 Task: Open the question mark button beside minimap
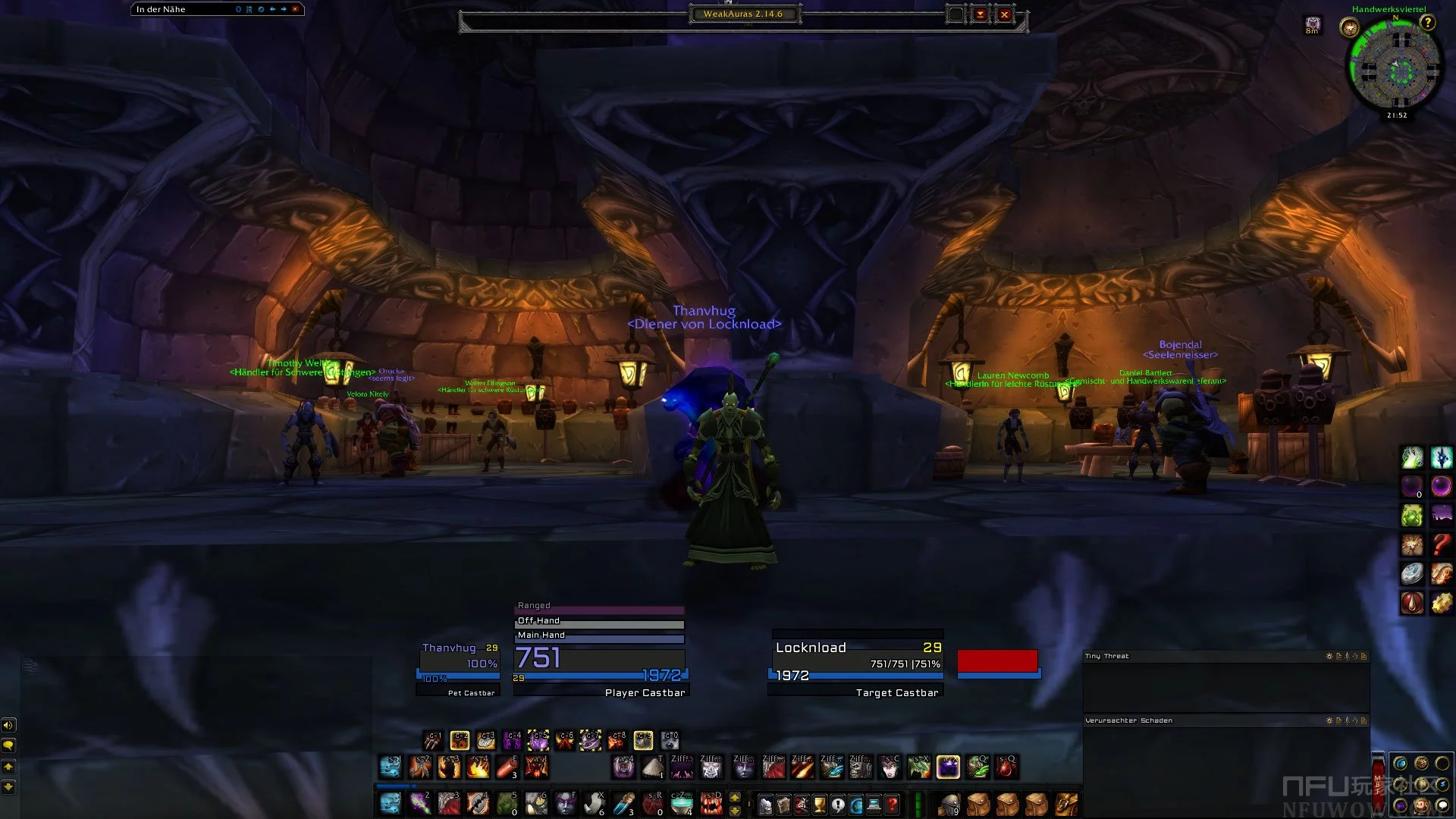[1427, 23]
